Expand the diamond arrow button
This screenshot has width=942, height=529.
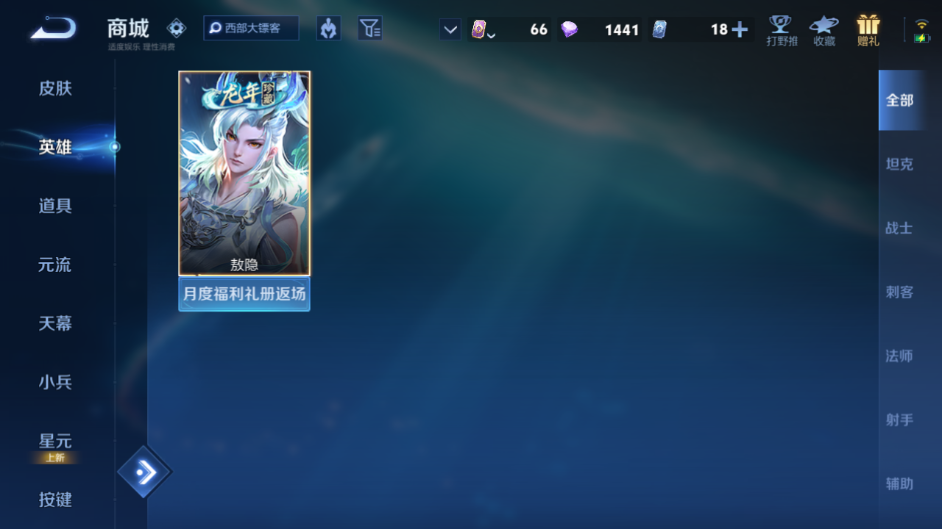(144, 473)
